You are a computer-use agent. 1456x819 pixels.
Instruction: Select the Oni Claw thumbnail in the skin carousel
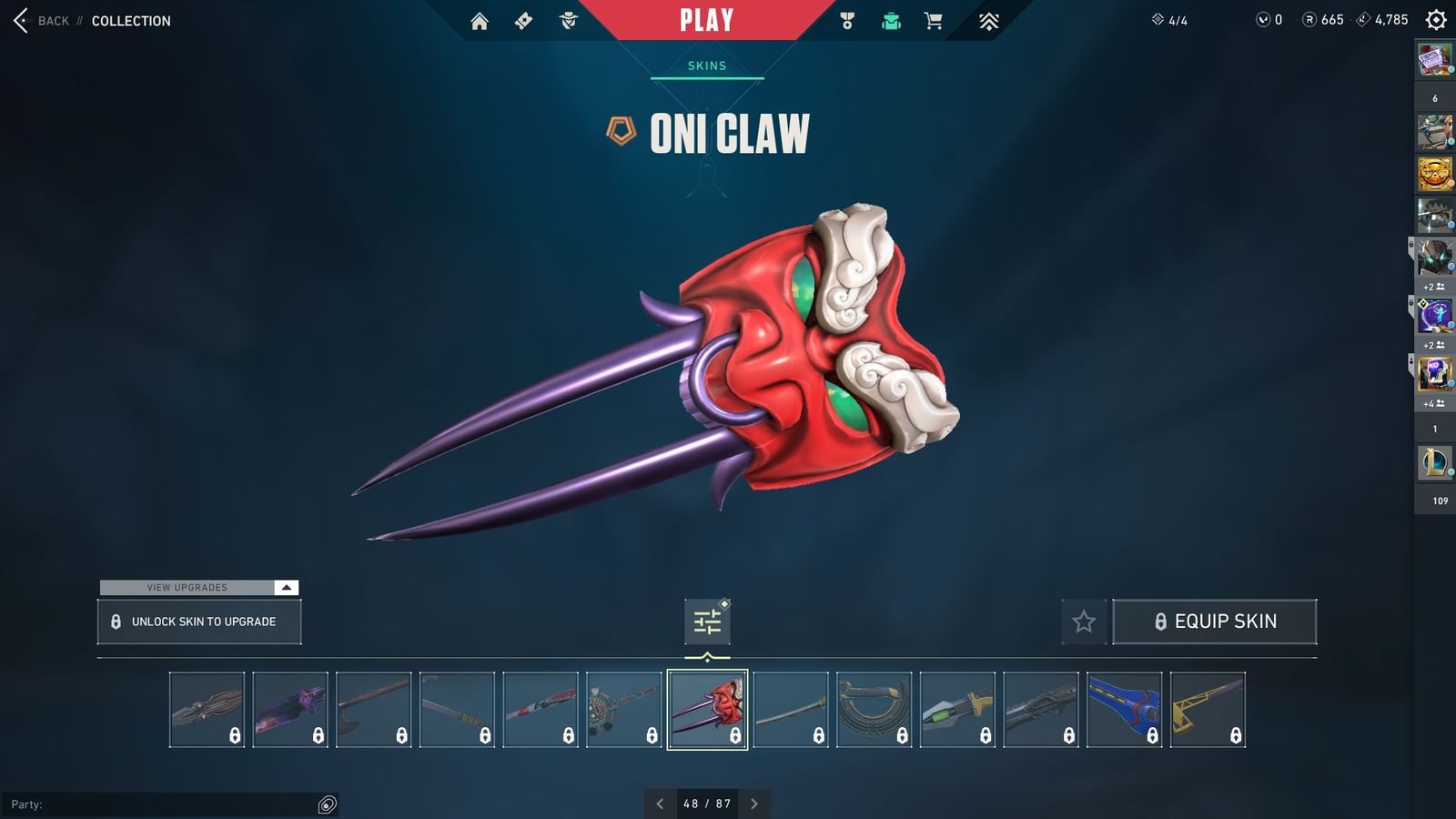click(x=707, y=710)
